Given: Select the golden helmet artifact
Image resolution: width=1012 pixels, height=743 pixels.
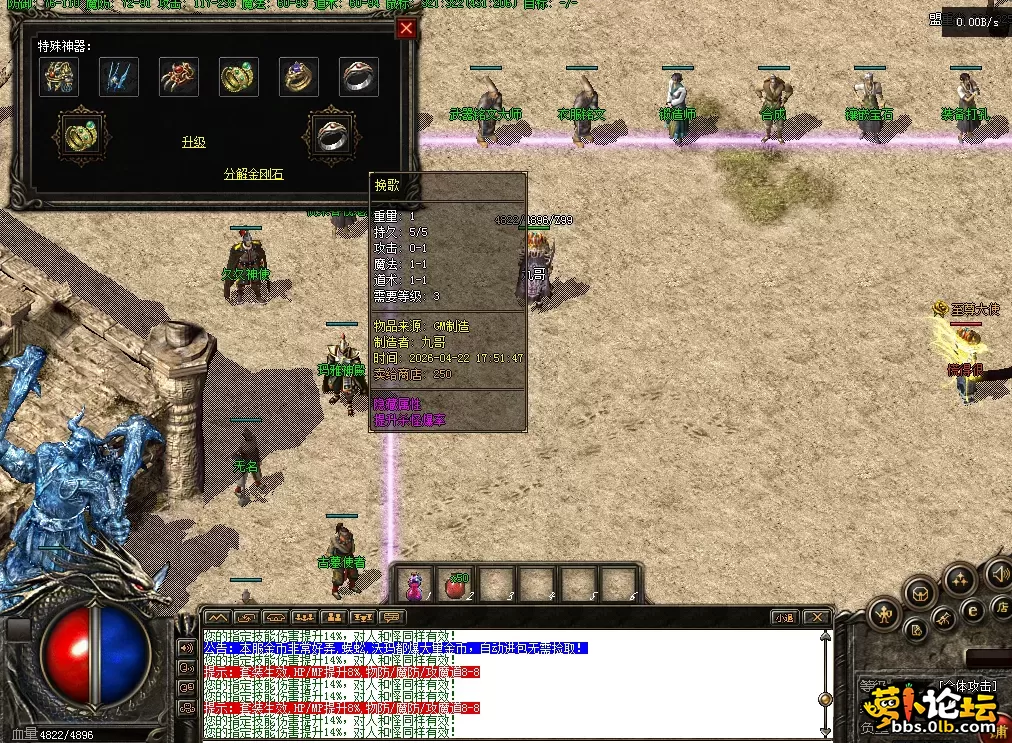Looking at the screenshot, I should pos(59,77).
